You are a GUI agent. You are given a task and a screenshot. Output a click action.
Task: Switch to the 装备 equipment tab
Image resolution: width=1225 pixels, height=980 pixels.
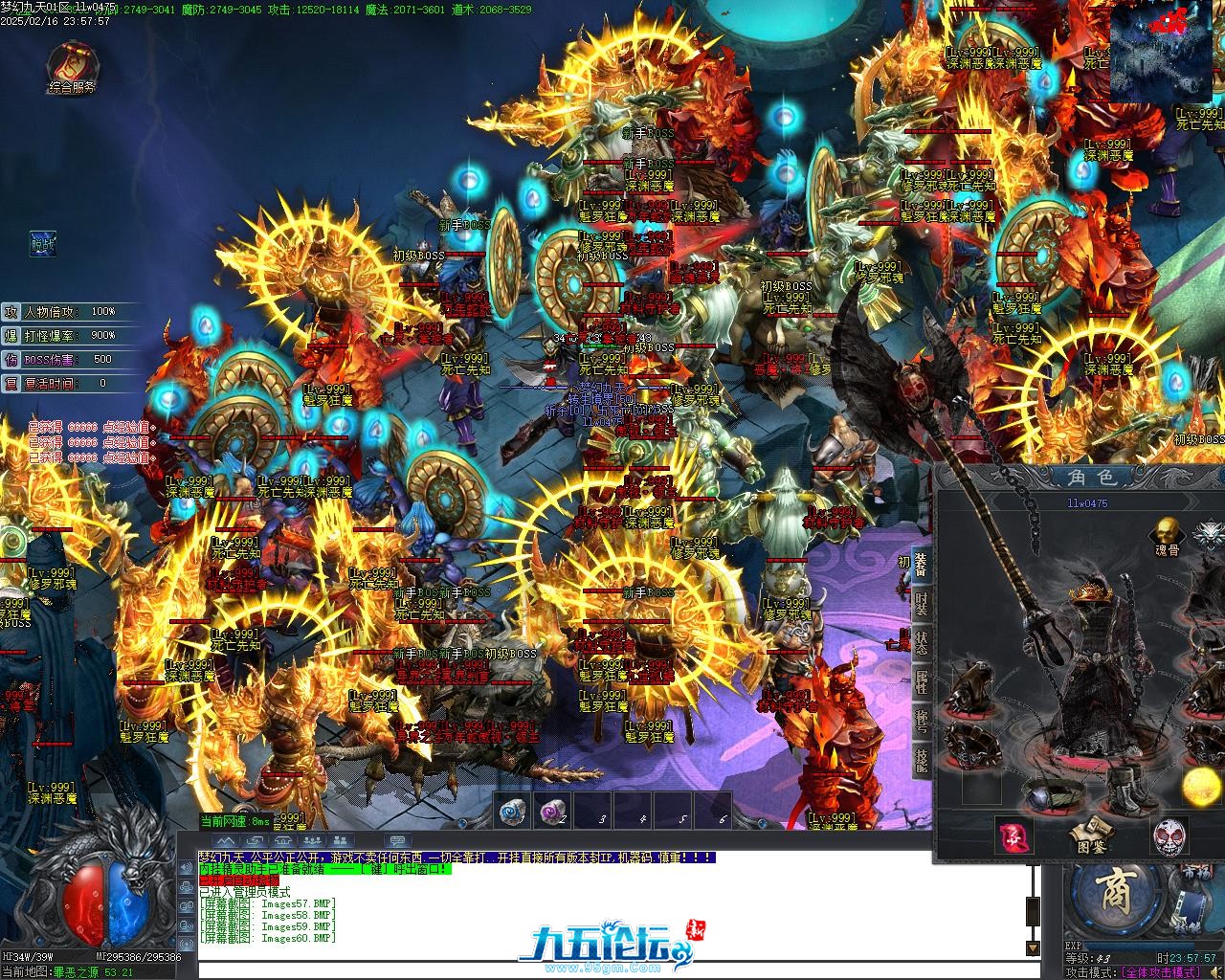pos(921,565)
